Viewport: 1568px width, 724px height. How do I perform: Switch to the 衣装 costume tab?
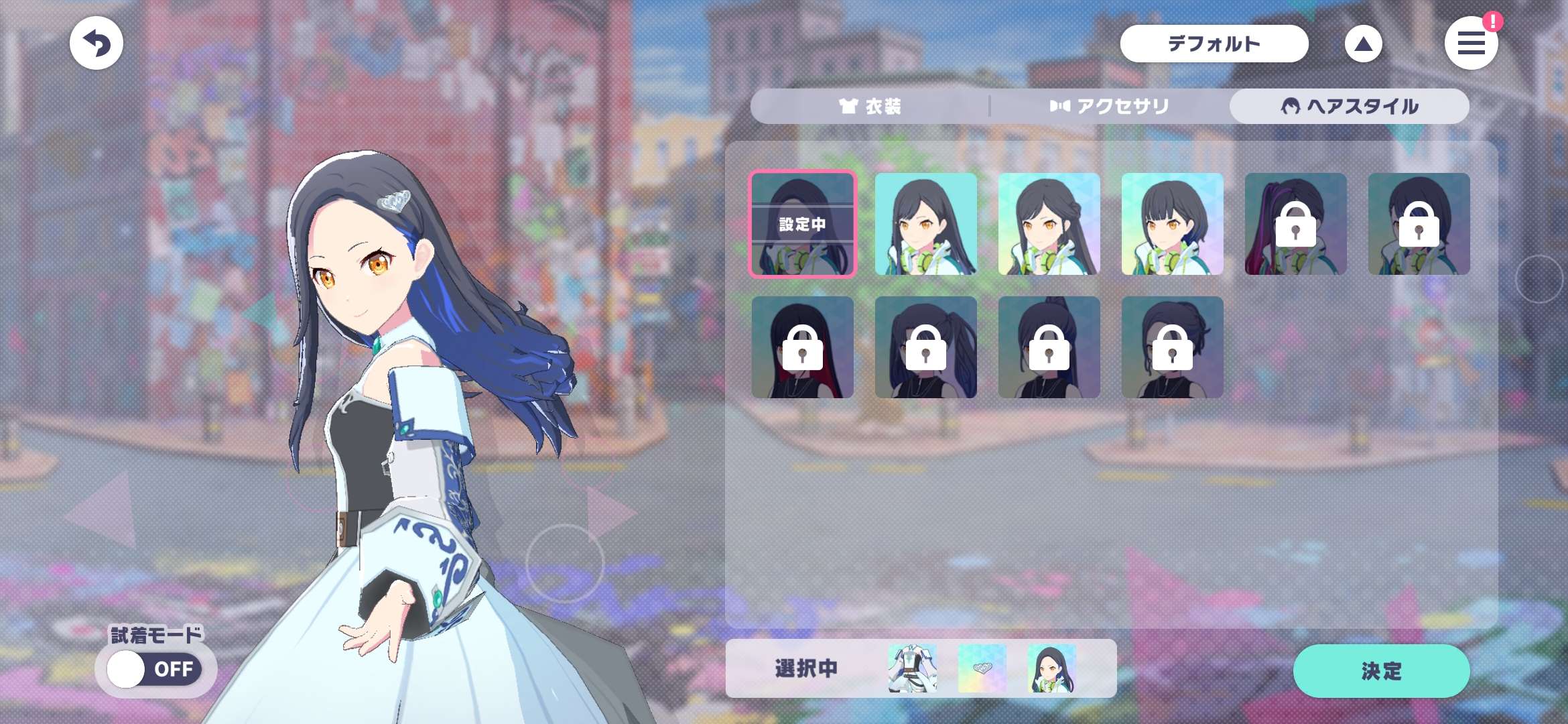coord(870,106)
